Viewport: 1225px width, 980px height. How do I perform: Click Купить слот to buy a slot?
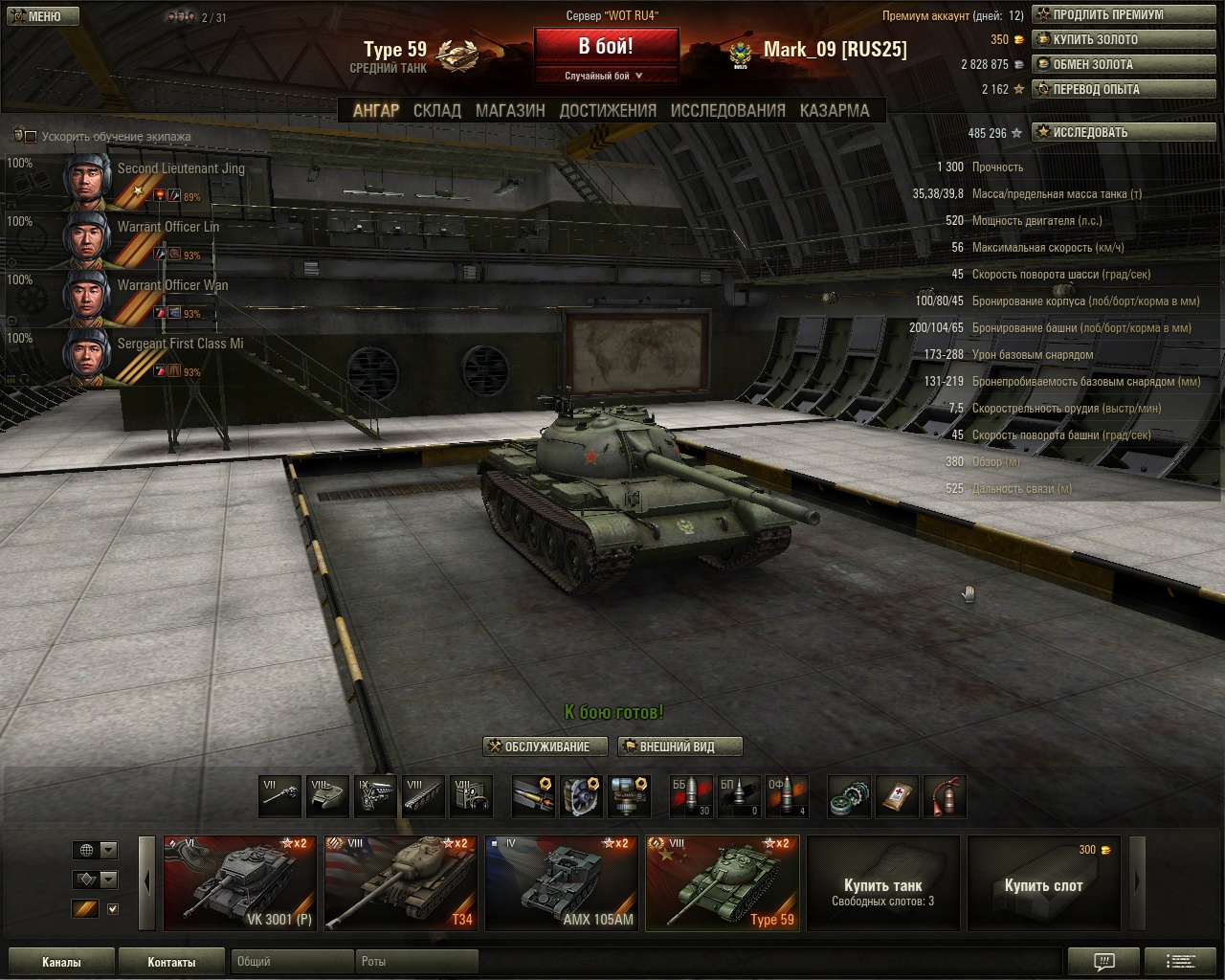[x=1043, y=884]
